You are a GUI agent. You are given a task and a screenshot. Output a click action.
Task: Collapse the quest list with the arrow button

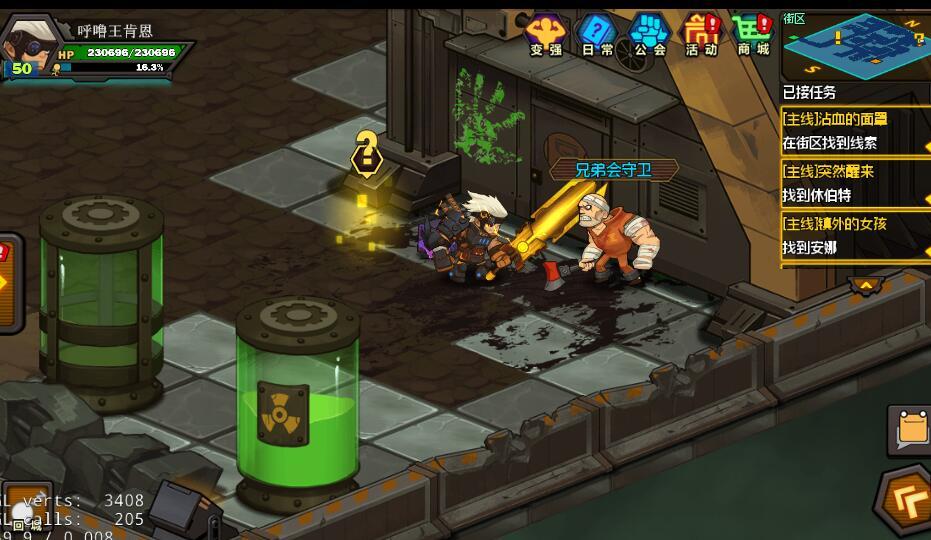coord(865,285)
